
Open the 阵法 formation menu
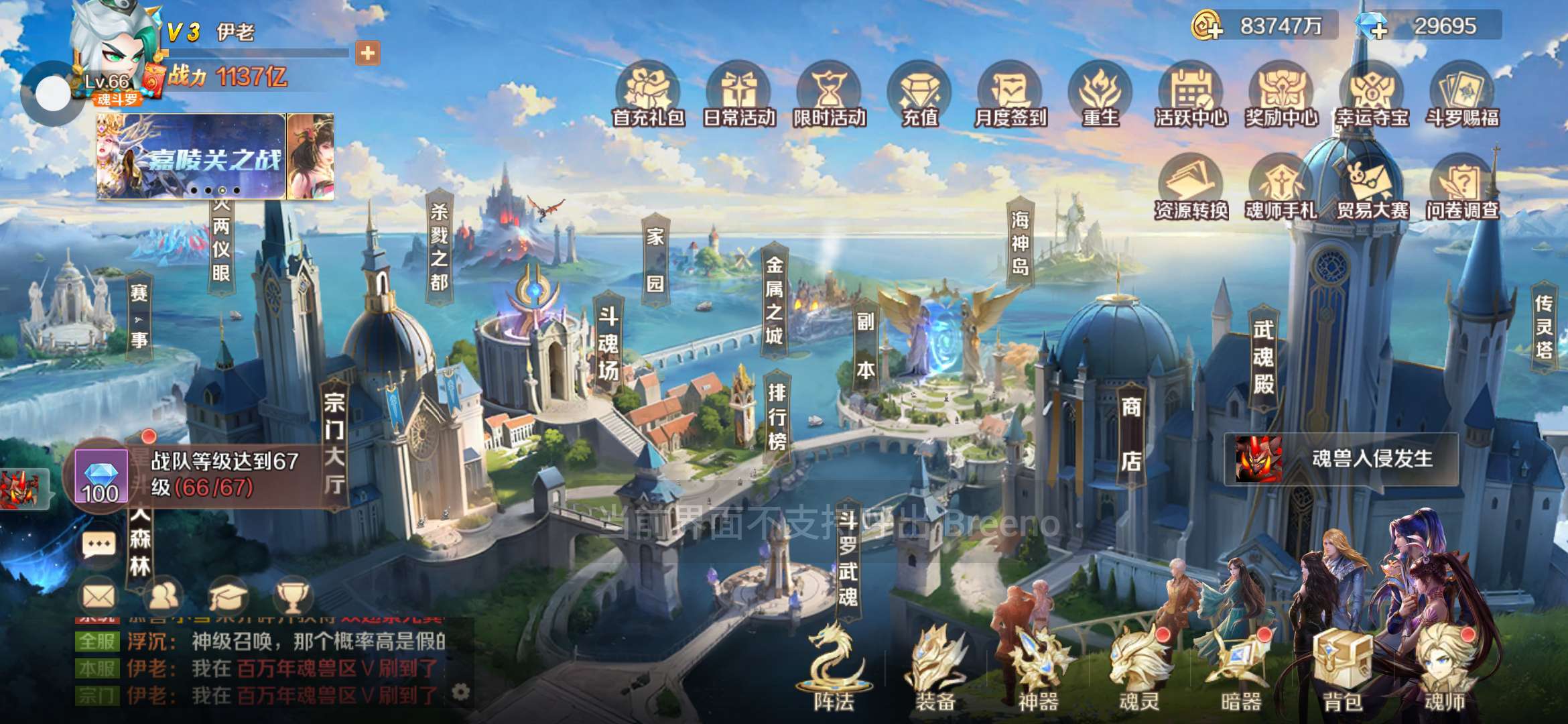click(834, 670)
